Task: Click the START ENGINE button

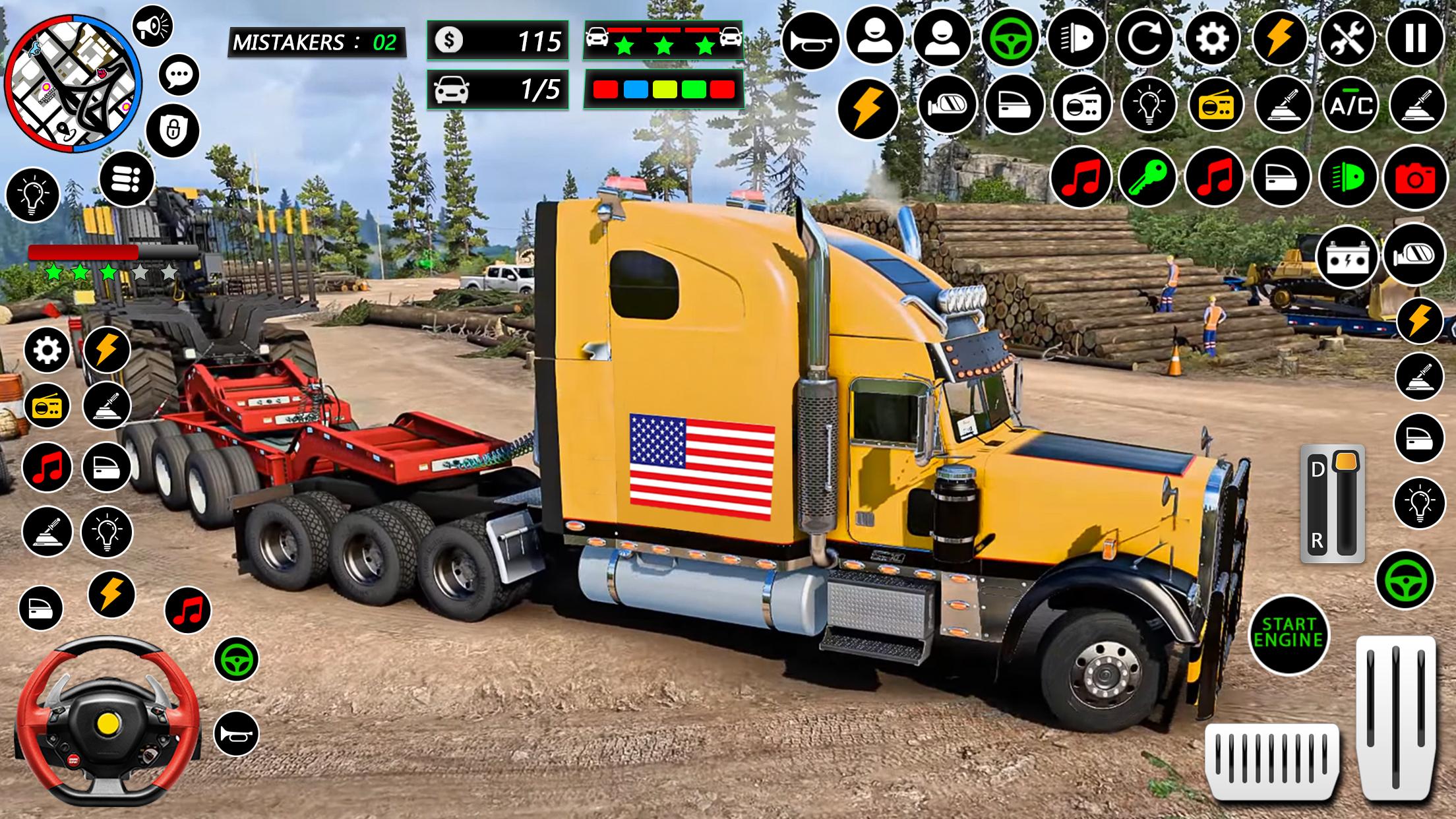Action: (1289, 634)
